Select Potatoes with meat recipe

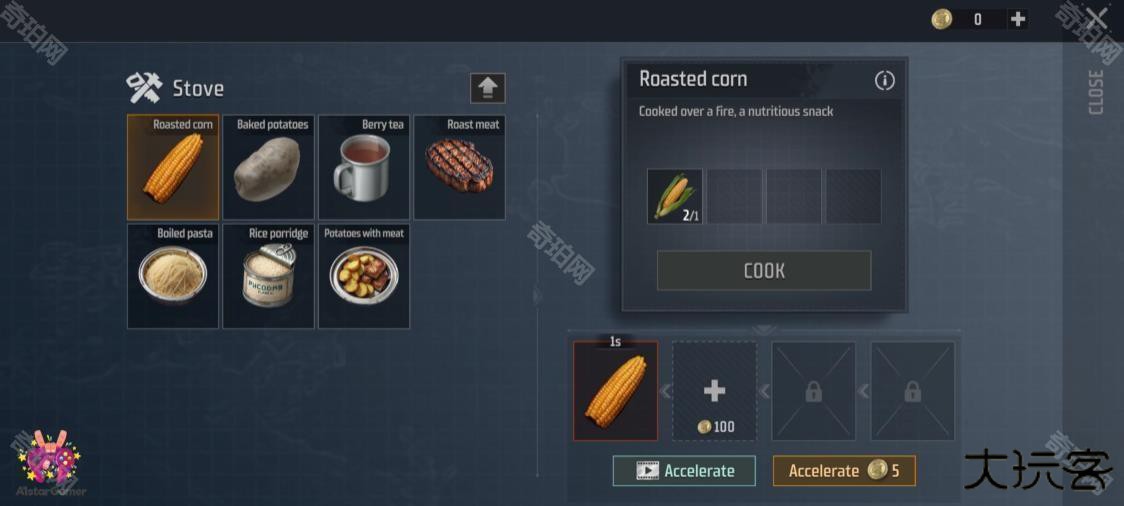point(363,276)
